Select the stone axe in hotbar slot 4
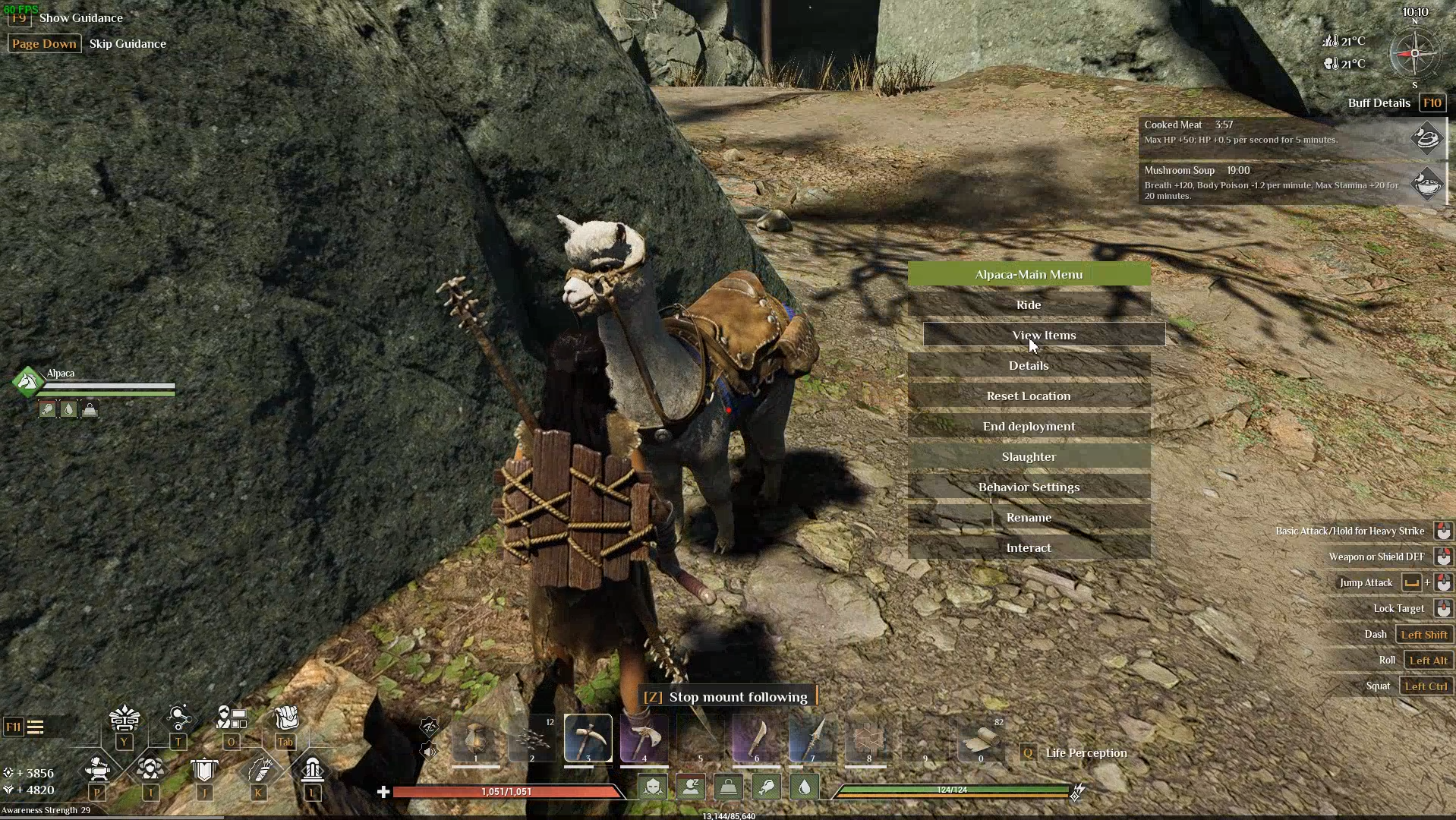The image size is (1456, 820). [644, 737]
